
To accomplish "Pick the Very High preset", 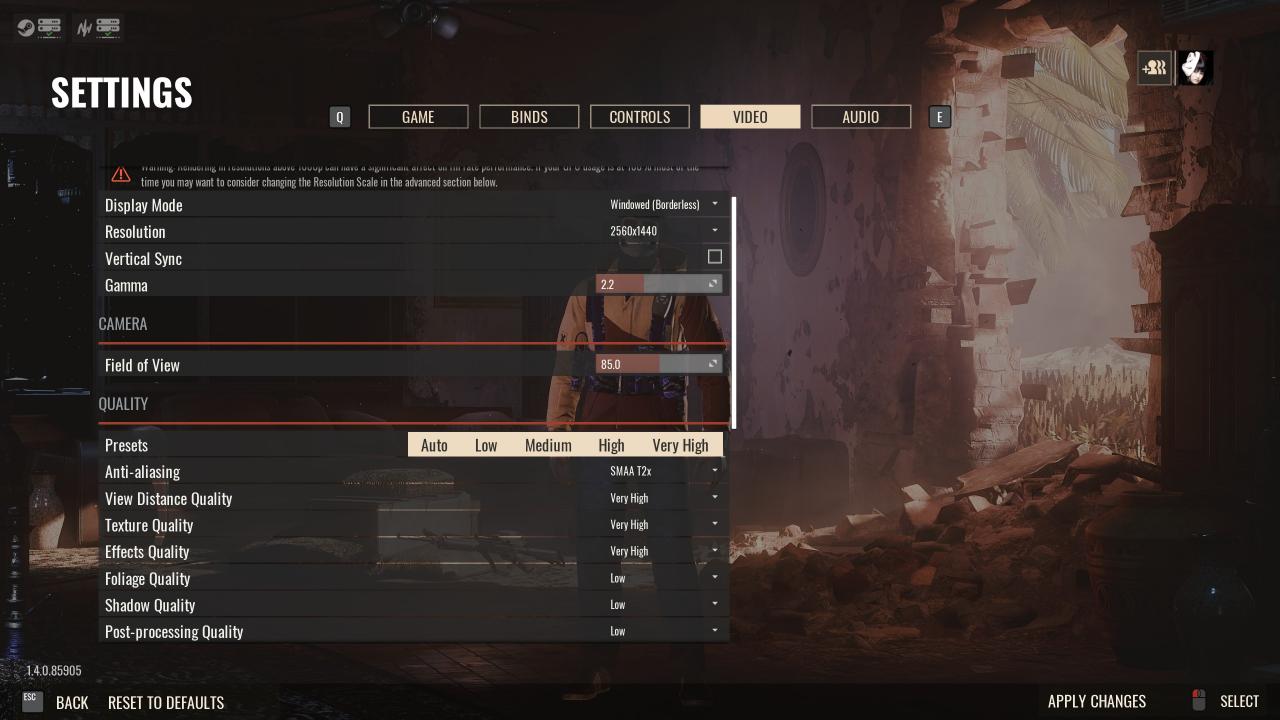I will point(680,445).
